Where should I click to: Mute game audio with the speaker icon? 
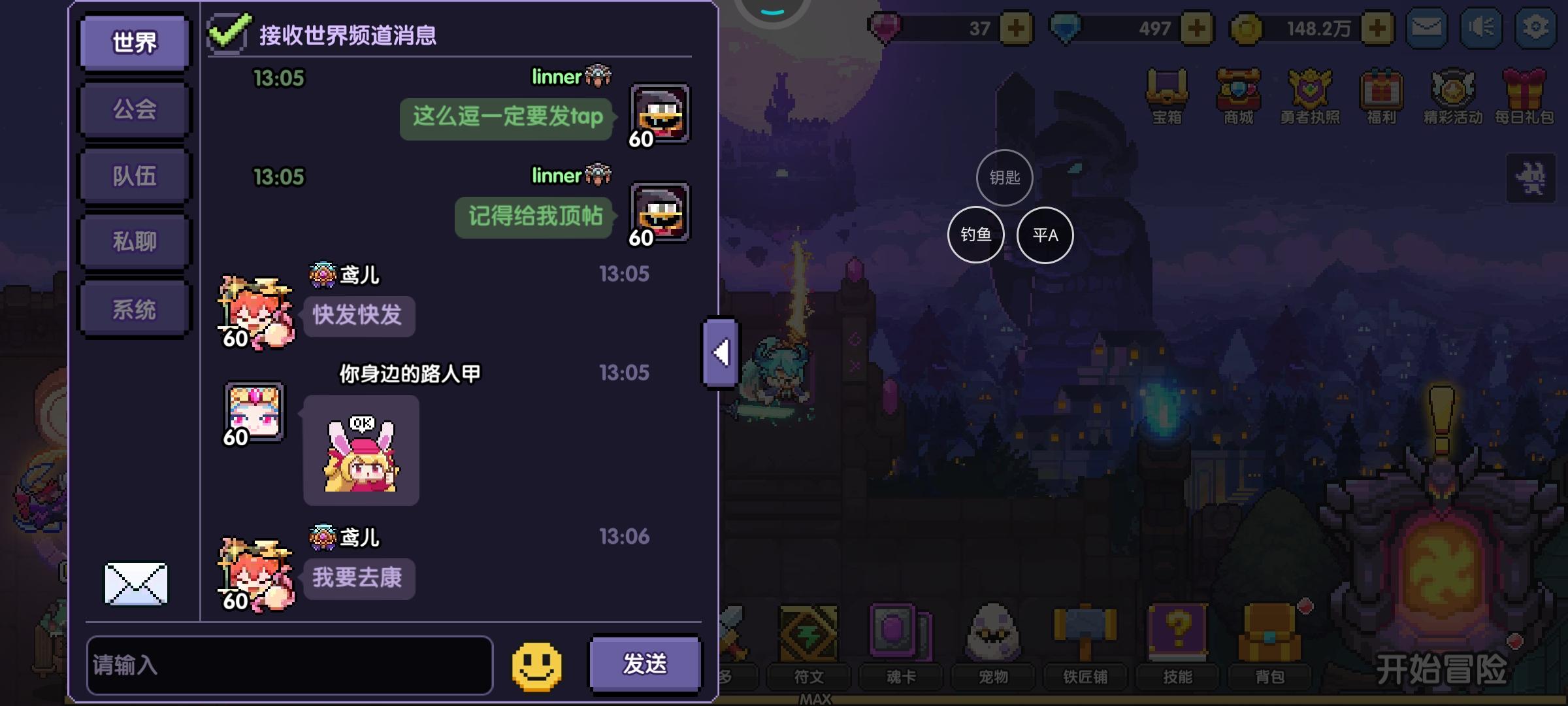1482,27
